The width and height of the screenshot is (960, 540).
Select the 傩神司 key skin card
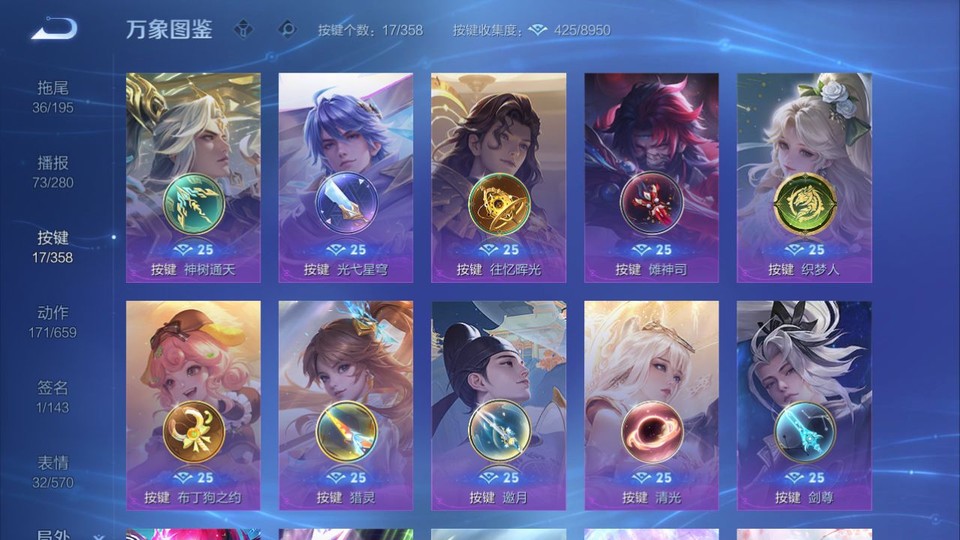tap(651, 177)
